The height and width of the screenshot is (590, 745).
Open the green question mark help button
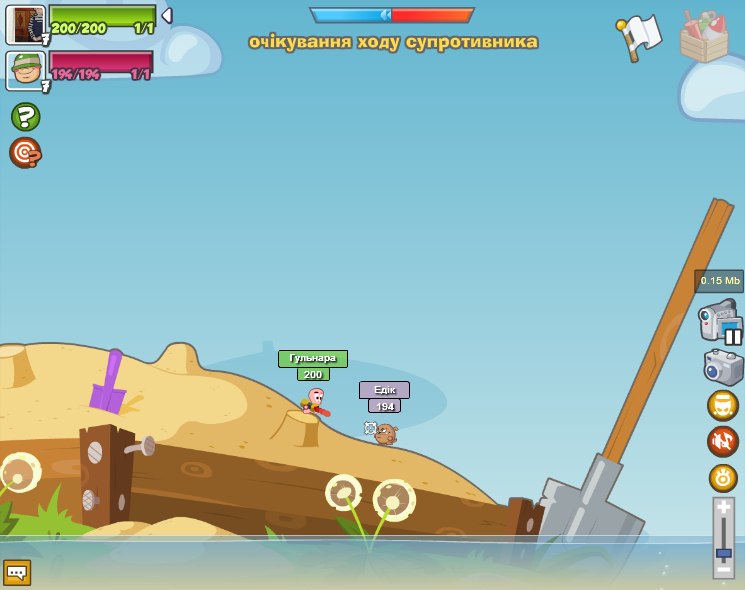point(25,117)
